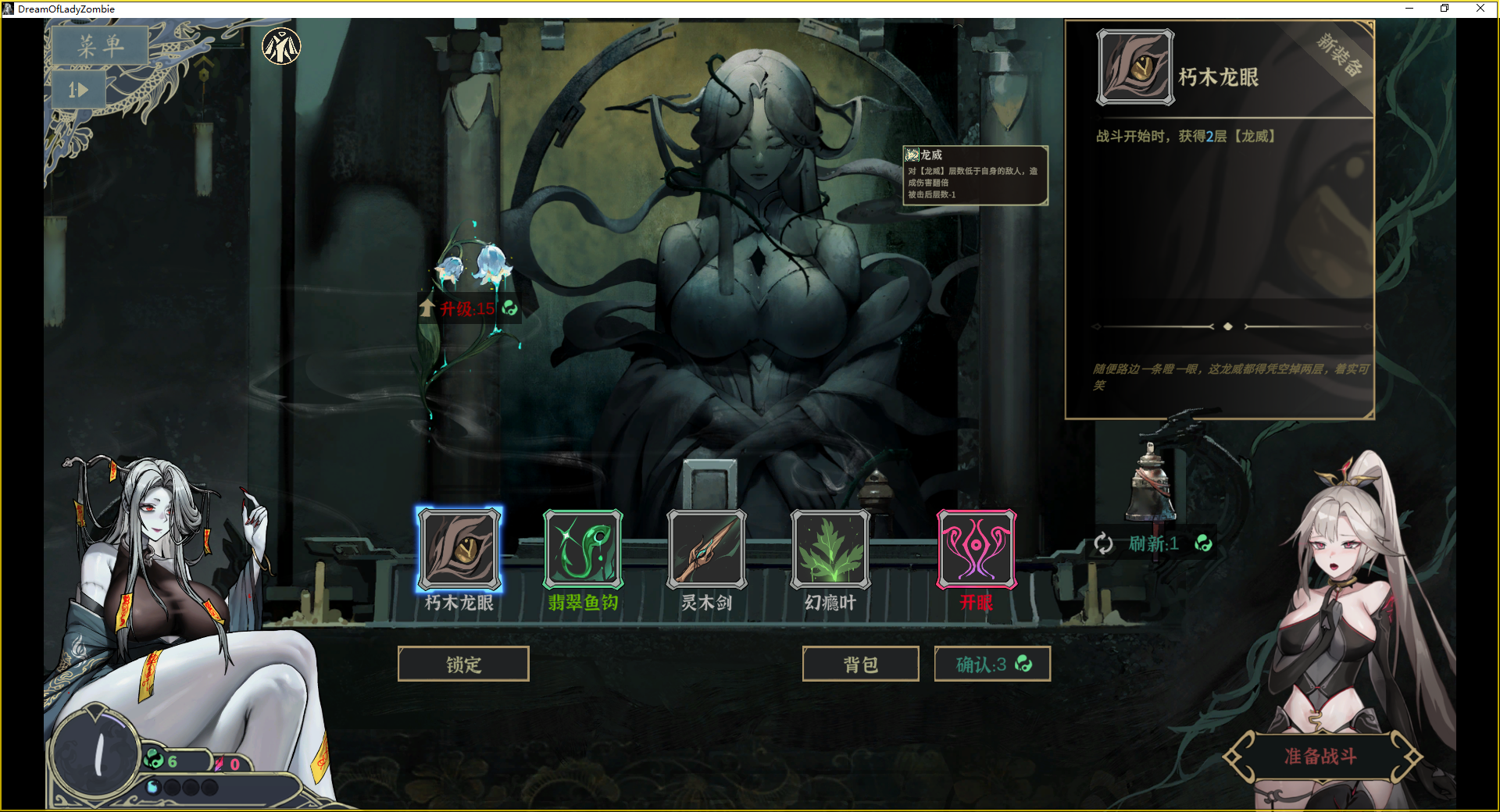Choose the 开眼 pink eye item
This screenshot has height=812, width=1500.
pyautogui.click(x=977, y=549)
